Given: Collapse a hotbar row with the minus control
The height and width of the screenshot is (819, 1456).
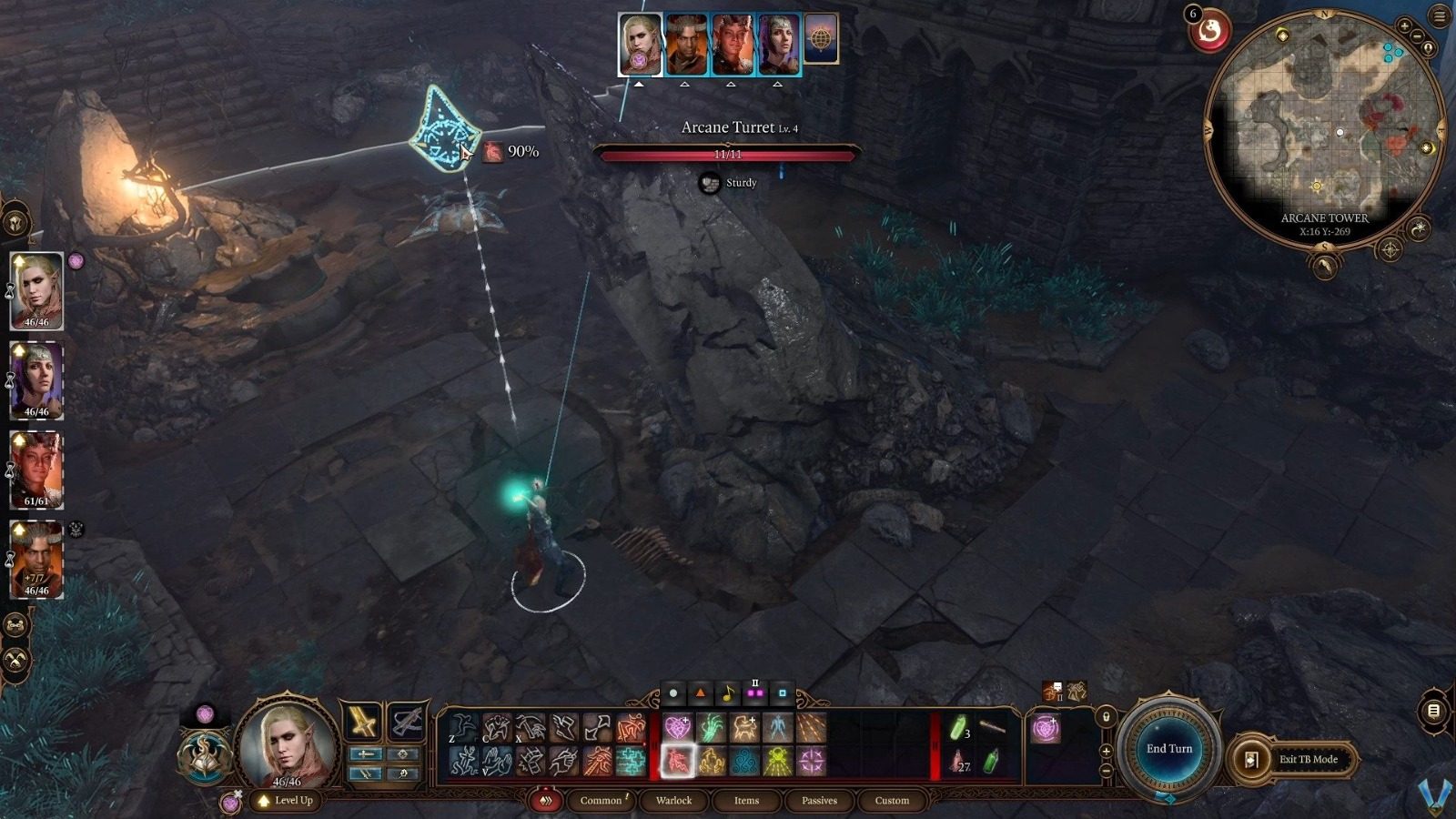Looking at the screenshot, I should tap(1106, 771).
